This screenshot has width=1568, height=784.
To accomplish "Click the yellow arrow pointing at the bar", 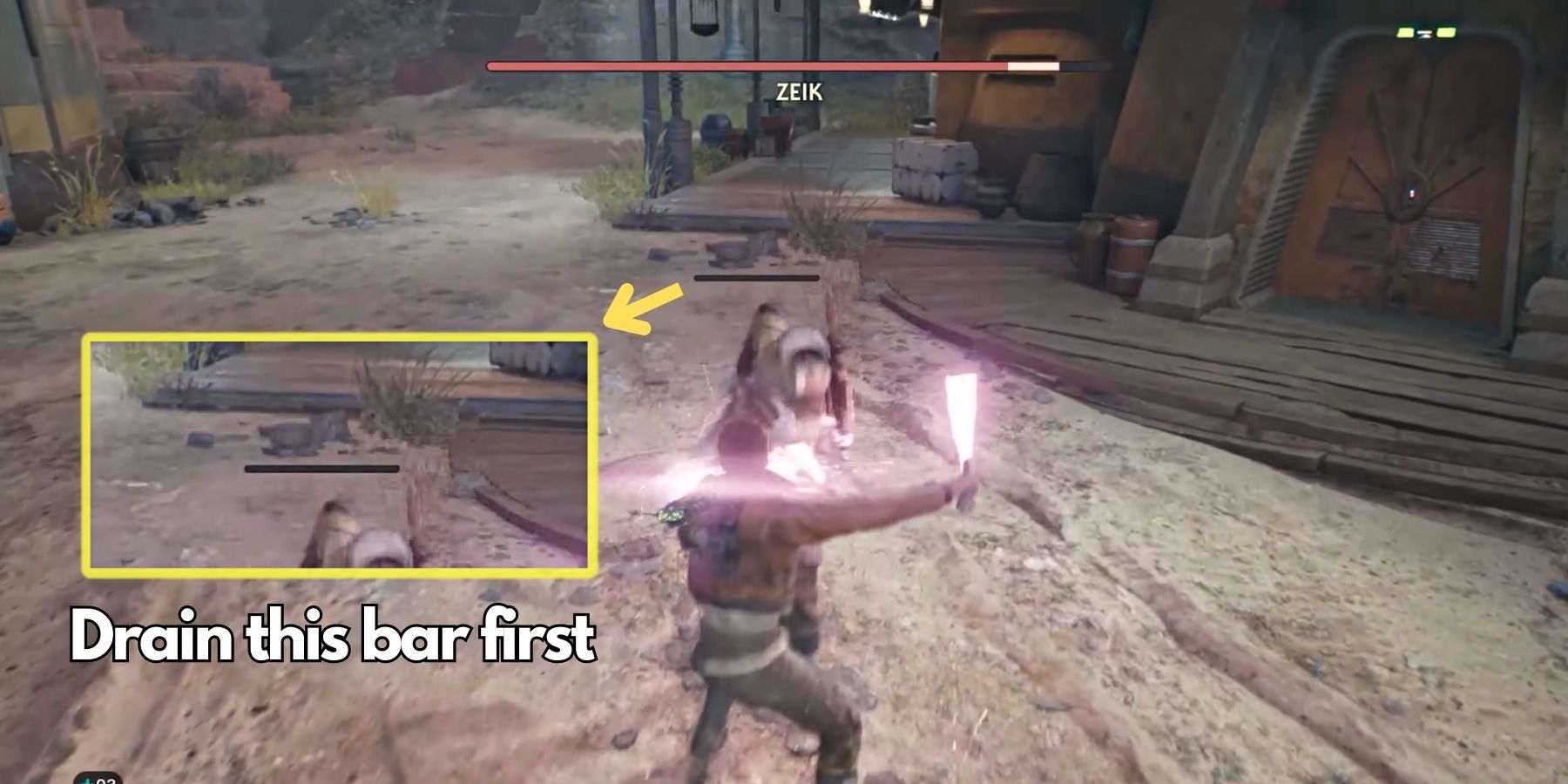I will 640,307.
